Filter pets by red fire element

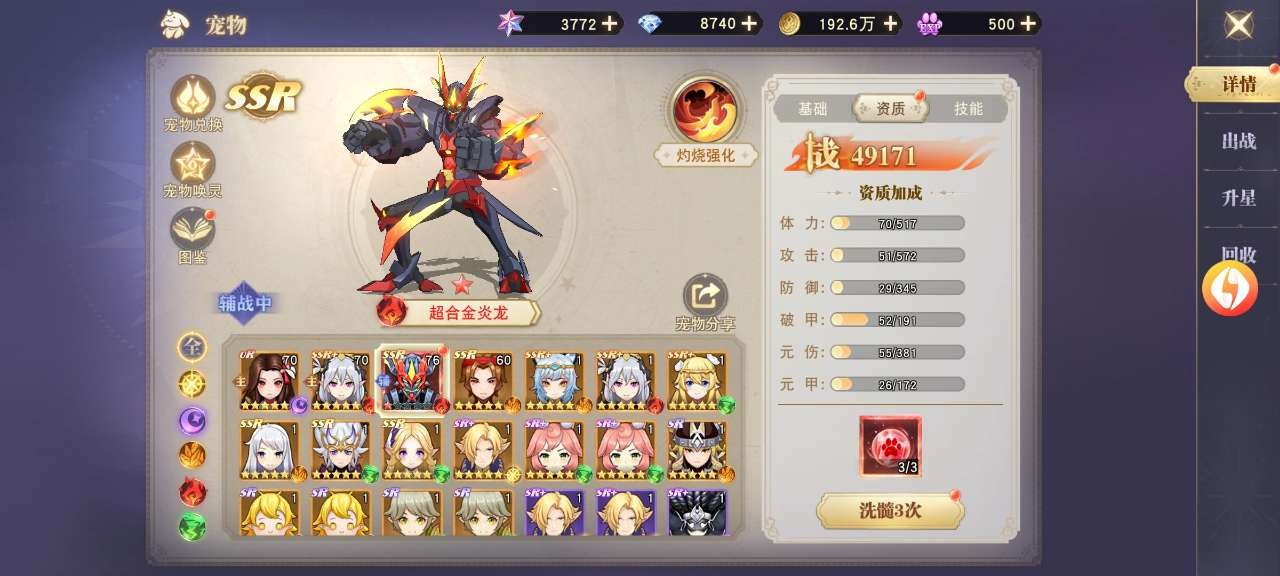pyautogui.click(x=192, y=491)
